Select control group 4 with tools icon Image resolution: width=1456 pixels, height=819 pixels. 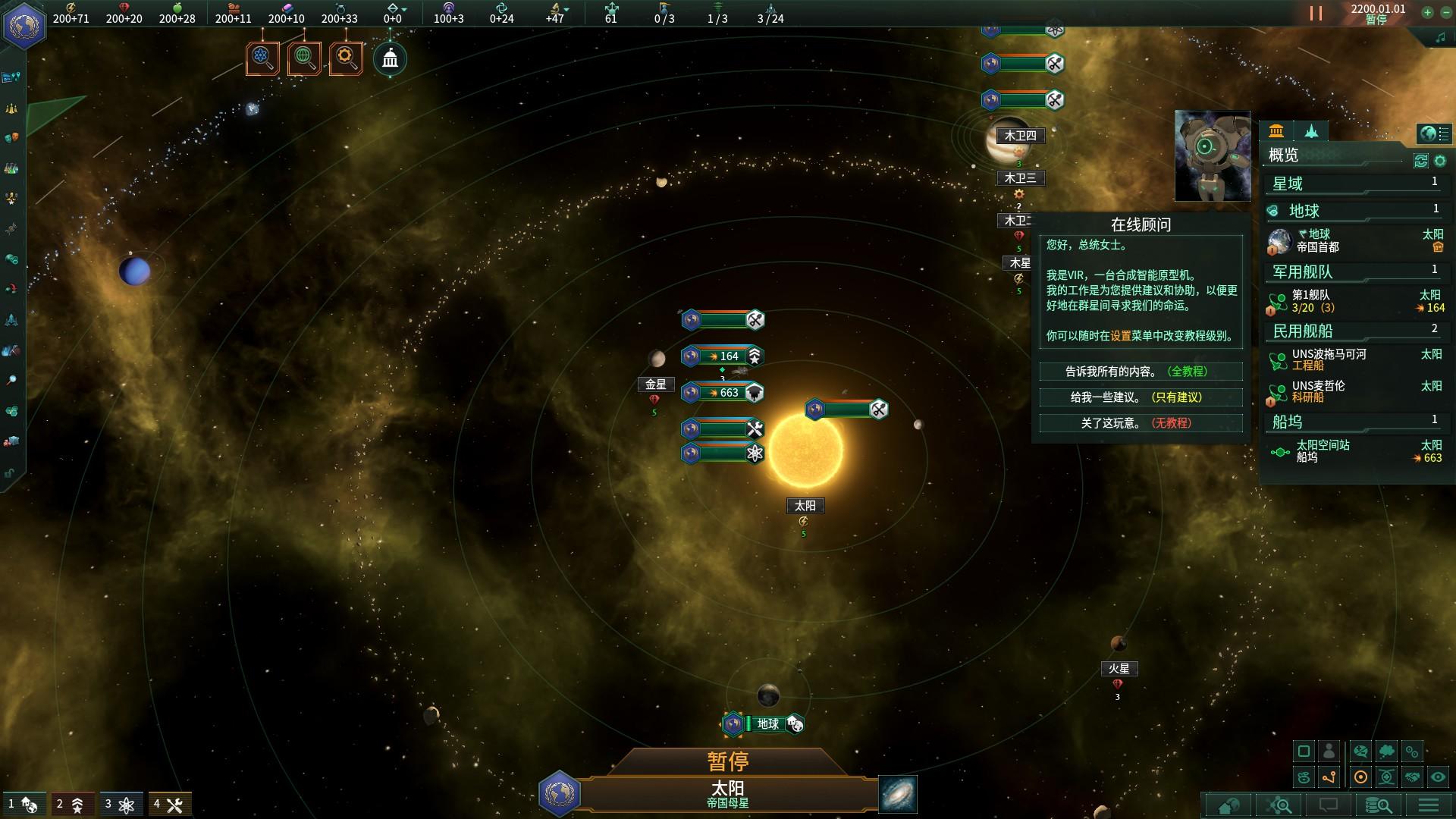pyautogui.click(x=168, y=804)
